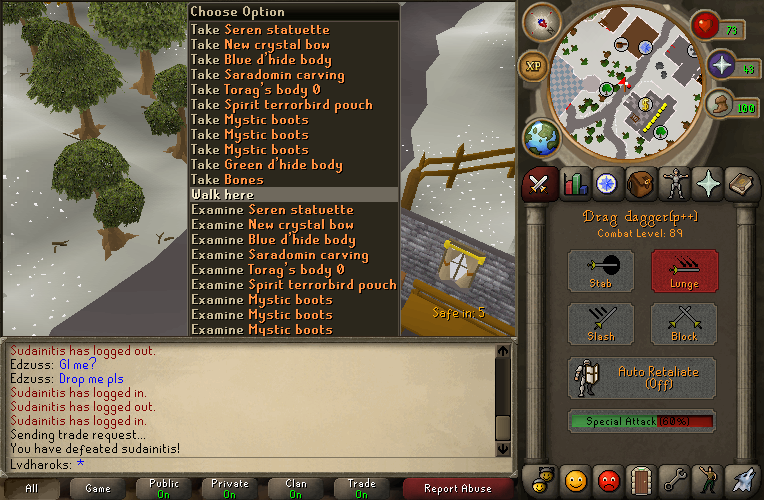
Task: Select the Lunge attack style
Action: 684,271
